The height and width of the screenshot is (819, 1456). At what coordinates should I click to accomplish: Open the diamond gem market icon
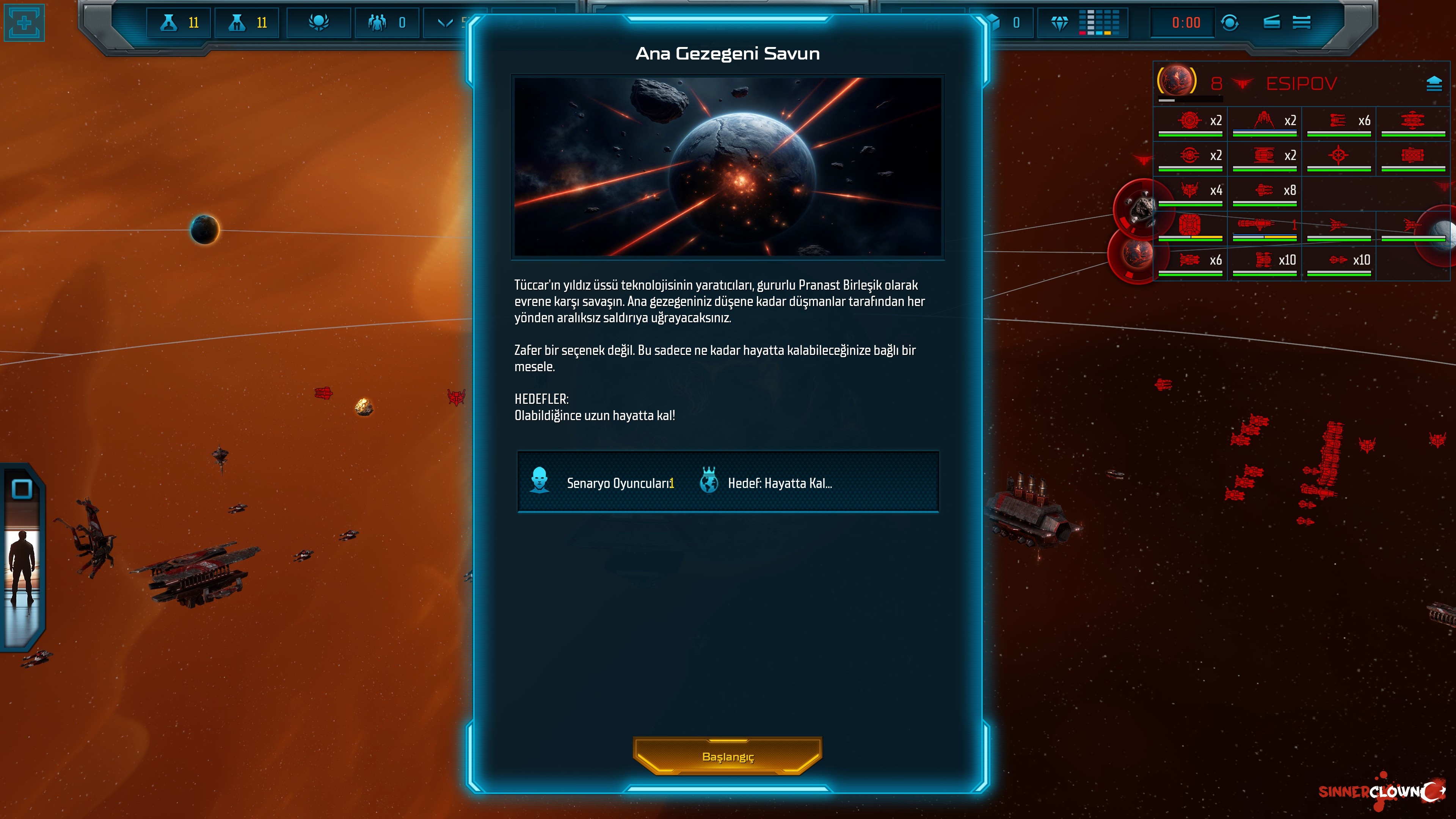coord(1059,23)
